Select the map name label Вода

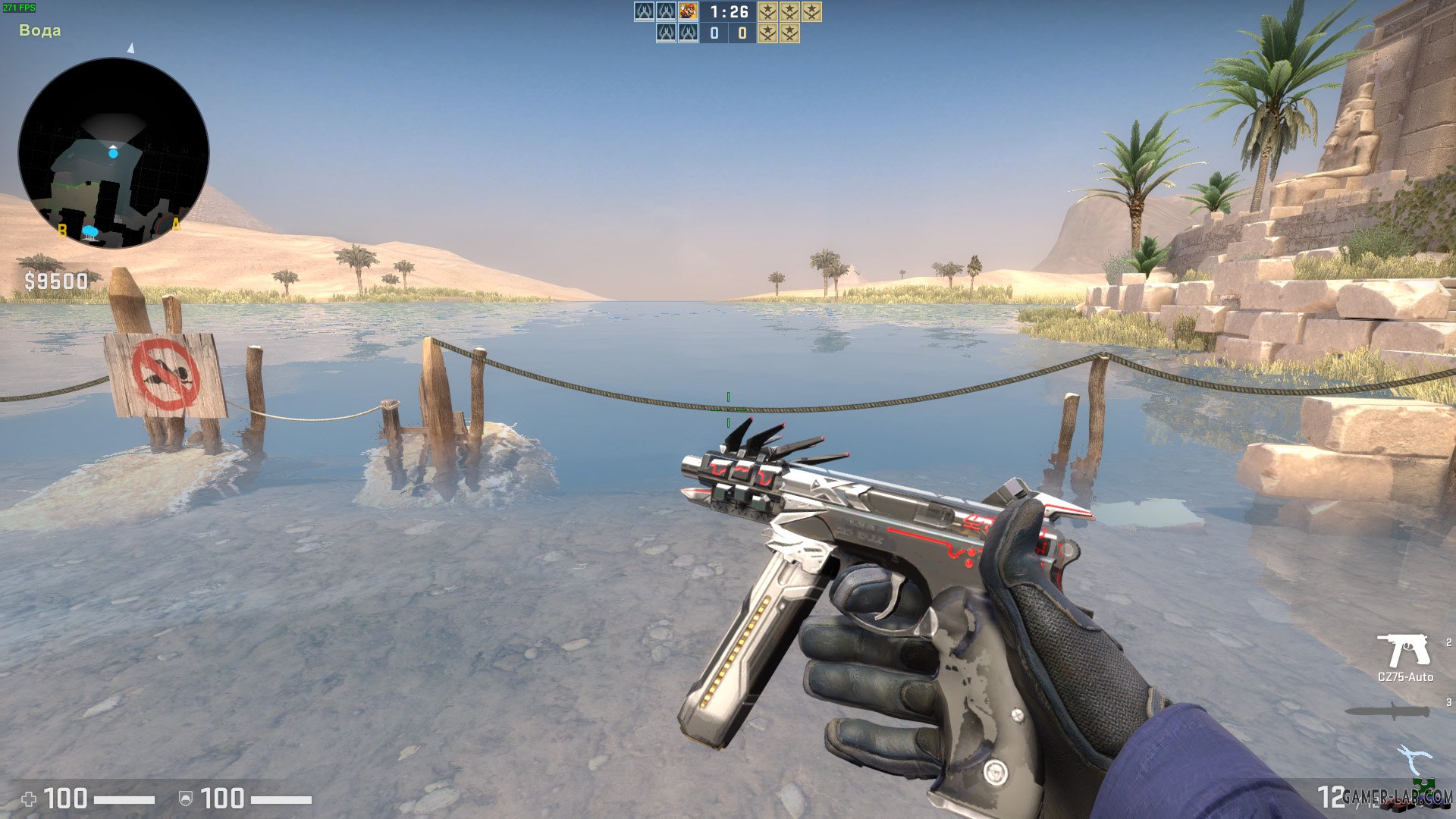tap(42, 30)
